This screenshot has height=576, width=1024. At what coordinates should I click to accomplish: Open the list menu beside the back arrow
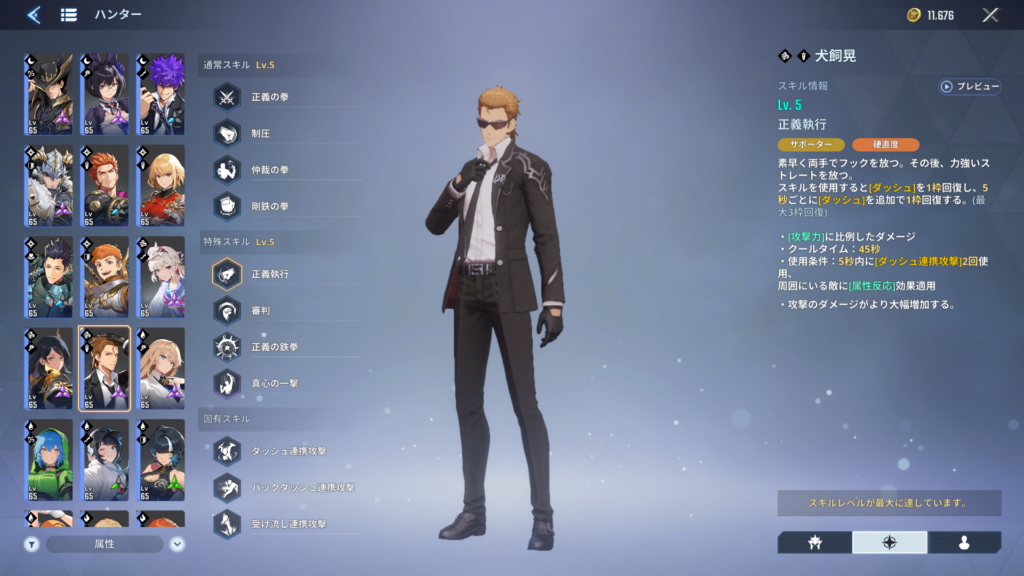pos(69,15)
